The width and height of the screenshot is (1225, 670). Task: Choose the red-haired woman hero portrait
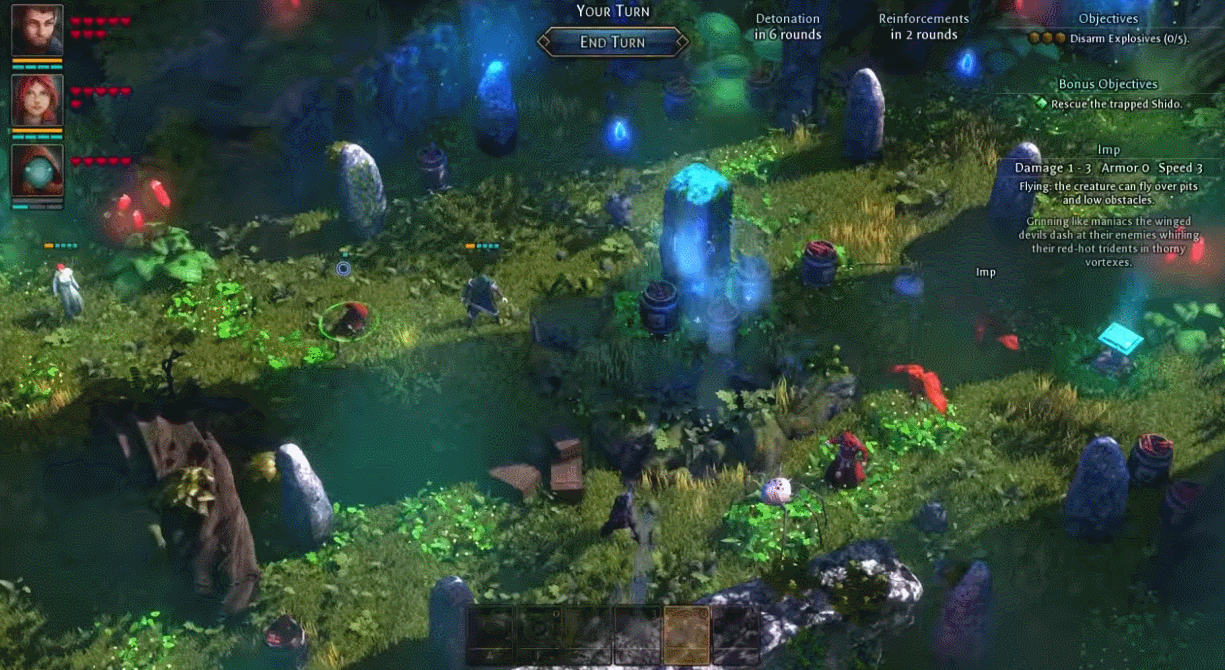(x=37, y=100)
